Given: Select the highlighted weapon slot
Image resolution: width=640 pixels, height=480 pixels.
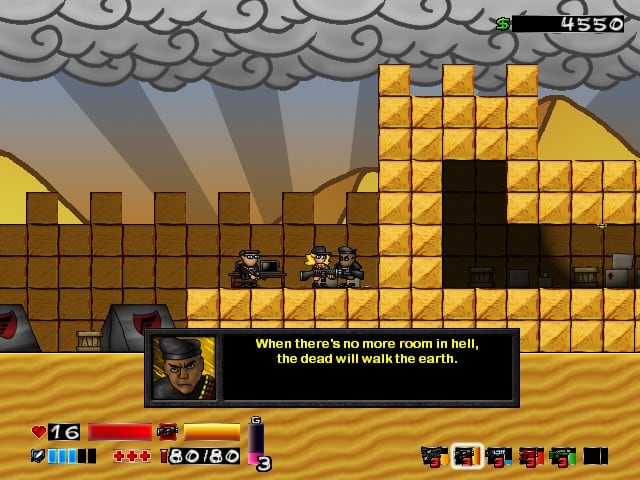Looking at the screenshot, I should (x=466, y=456).
